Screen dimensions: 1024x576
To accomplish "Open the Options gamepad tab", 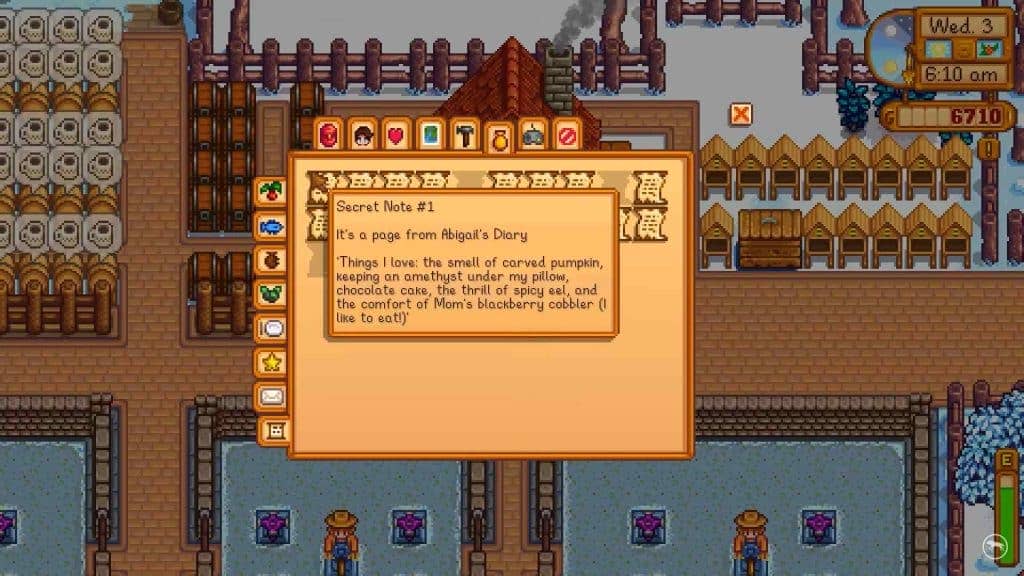I will click(533, 135).
